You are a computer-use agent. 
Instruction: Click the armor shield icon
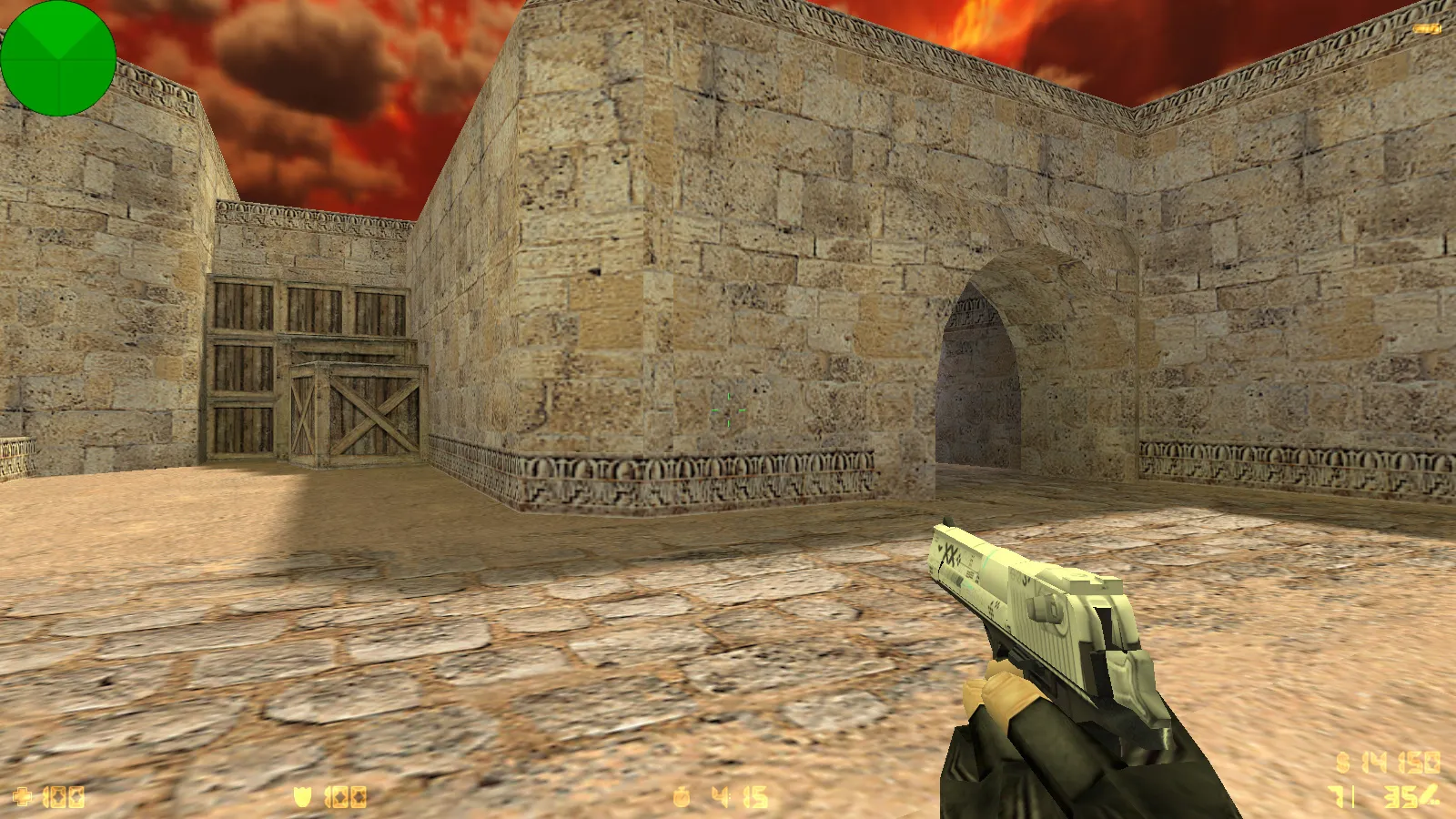(x=303, y=794)
